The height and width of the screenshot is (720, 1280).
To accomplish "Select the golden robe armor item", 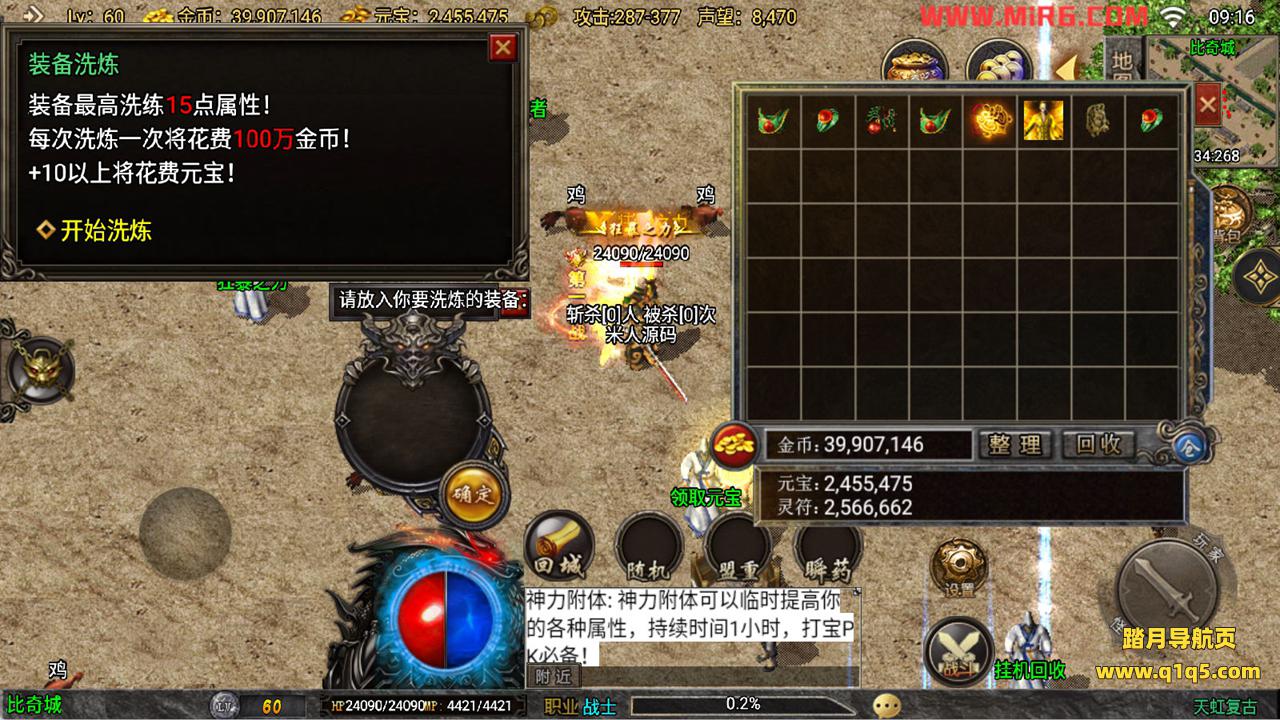I will pyautogui.click(x=1042, y=121).
